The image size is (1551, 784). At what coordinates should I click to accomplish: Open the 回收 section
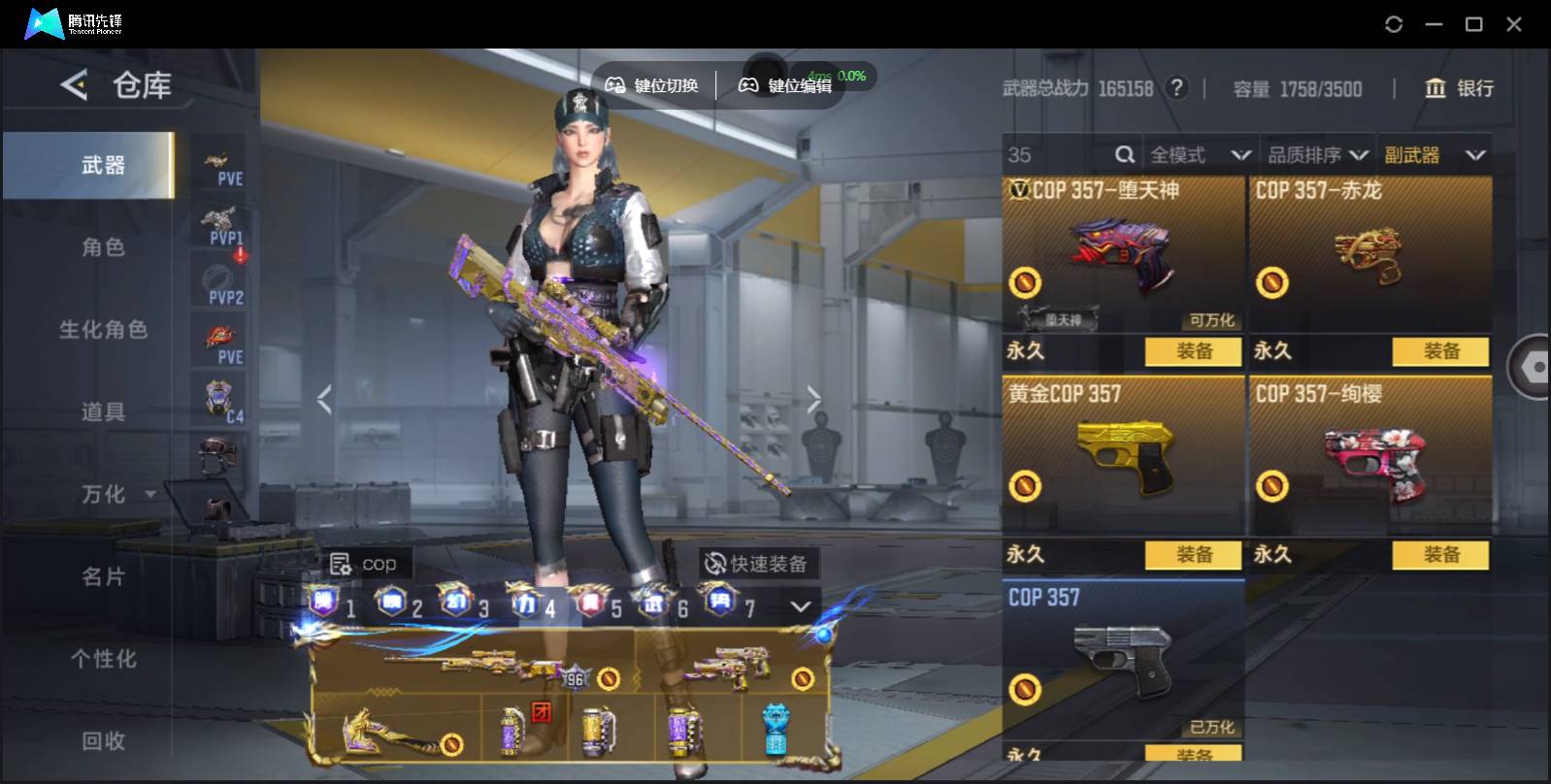102,741
